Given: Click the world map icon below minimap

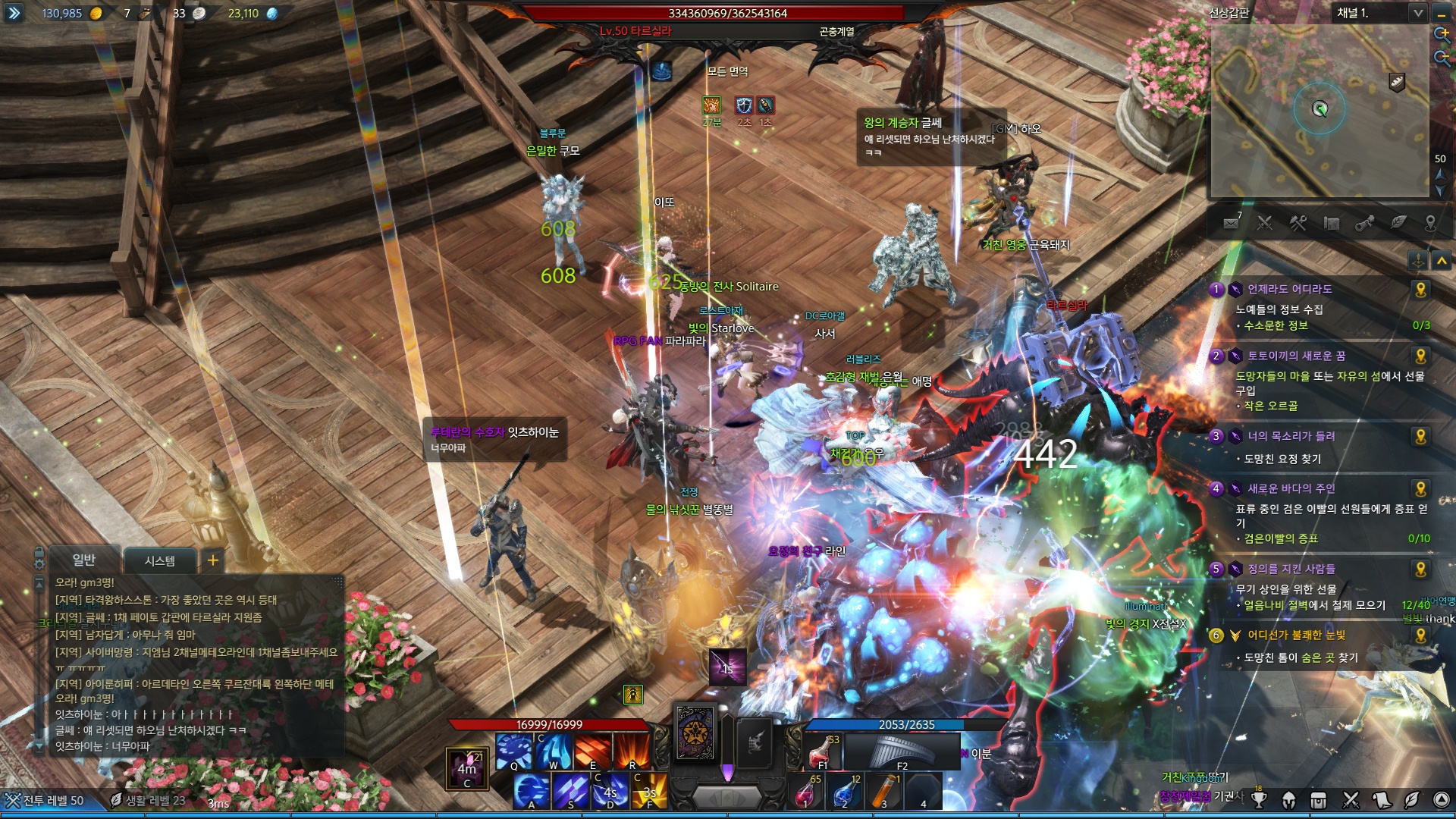Looking at the screenshot, I should (x=1331, y=223).
